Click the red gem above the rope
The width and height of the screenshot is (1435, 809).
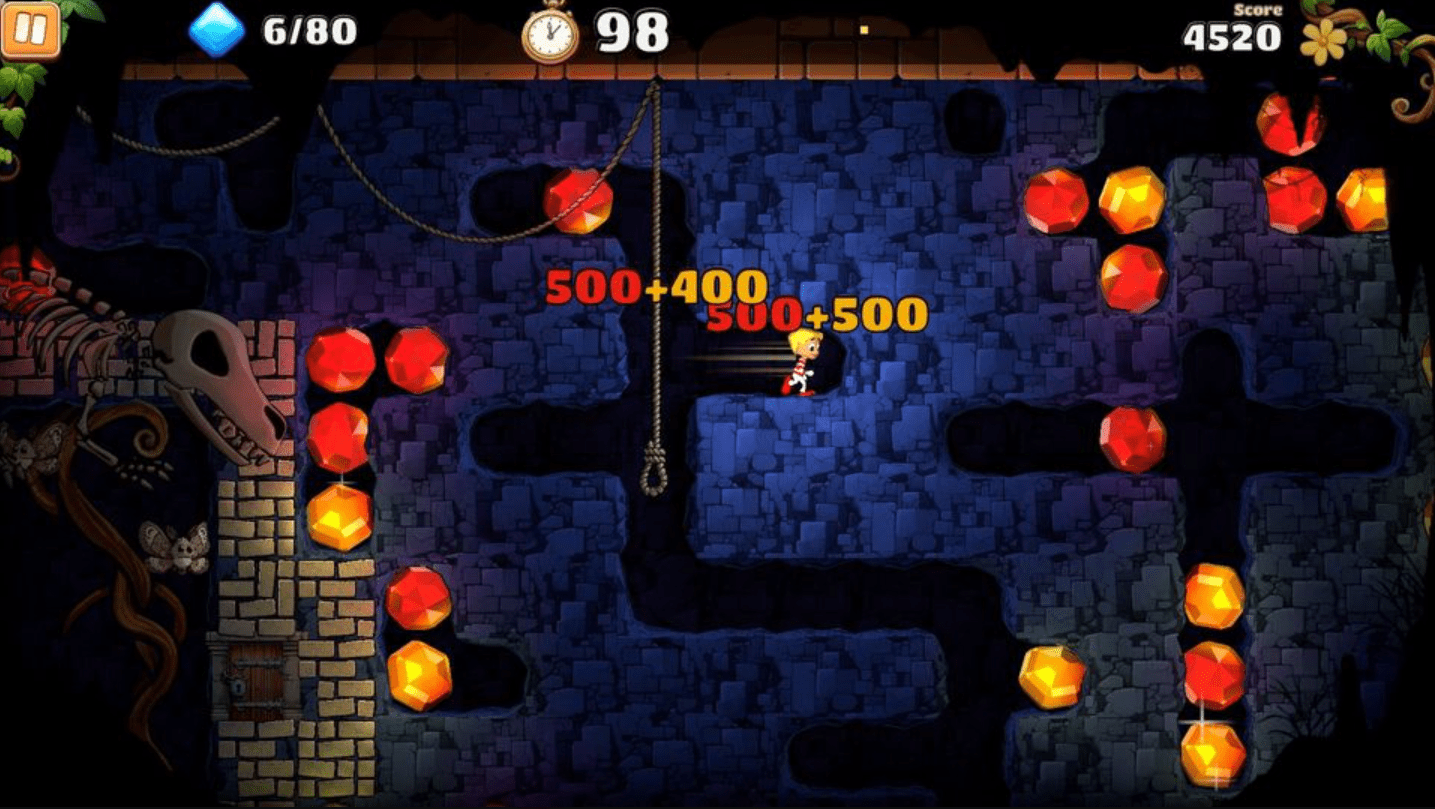tap(576, 200)
